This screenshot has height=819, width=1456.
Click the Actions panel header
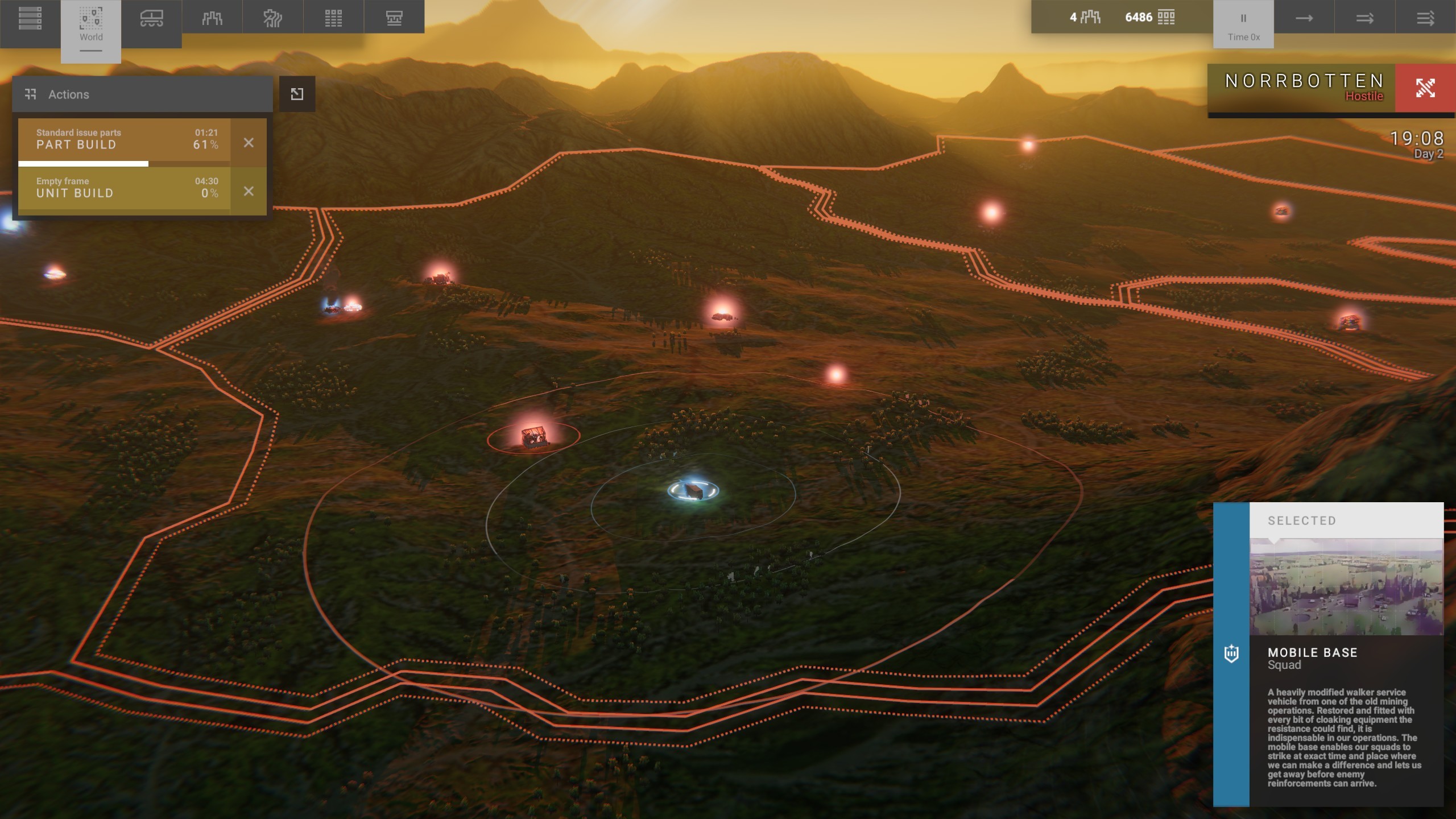142,94
